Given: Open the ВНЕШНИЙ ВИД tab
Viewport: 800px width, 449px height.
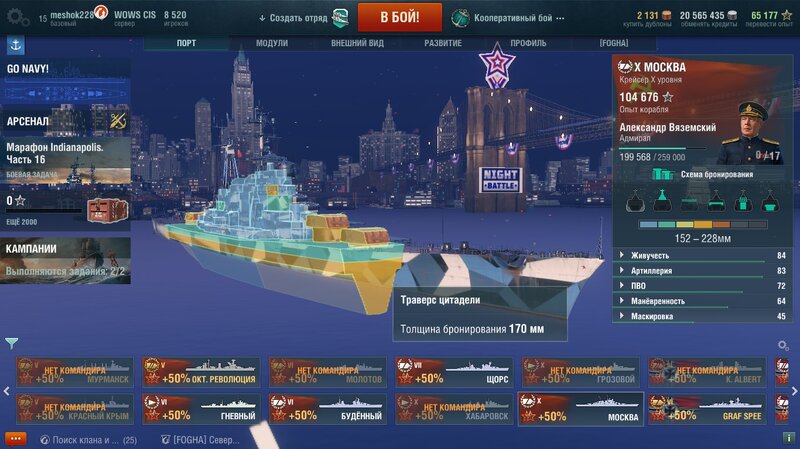Looking at the screenshot, I should pos(356,44).
